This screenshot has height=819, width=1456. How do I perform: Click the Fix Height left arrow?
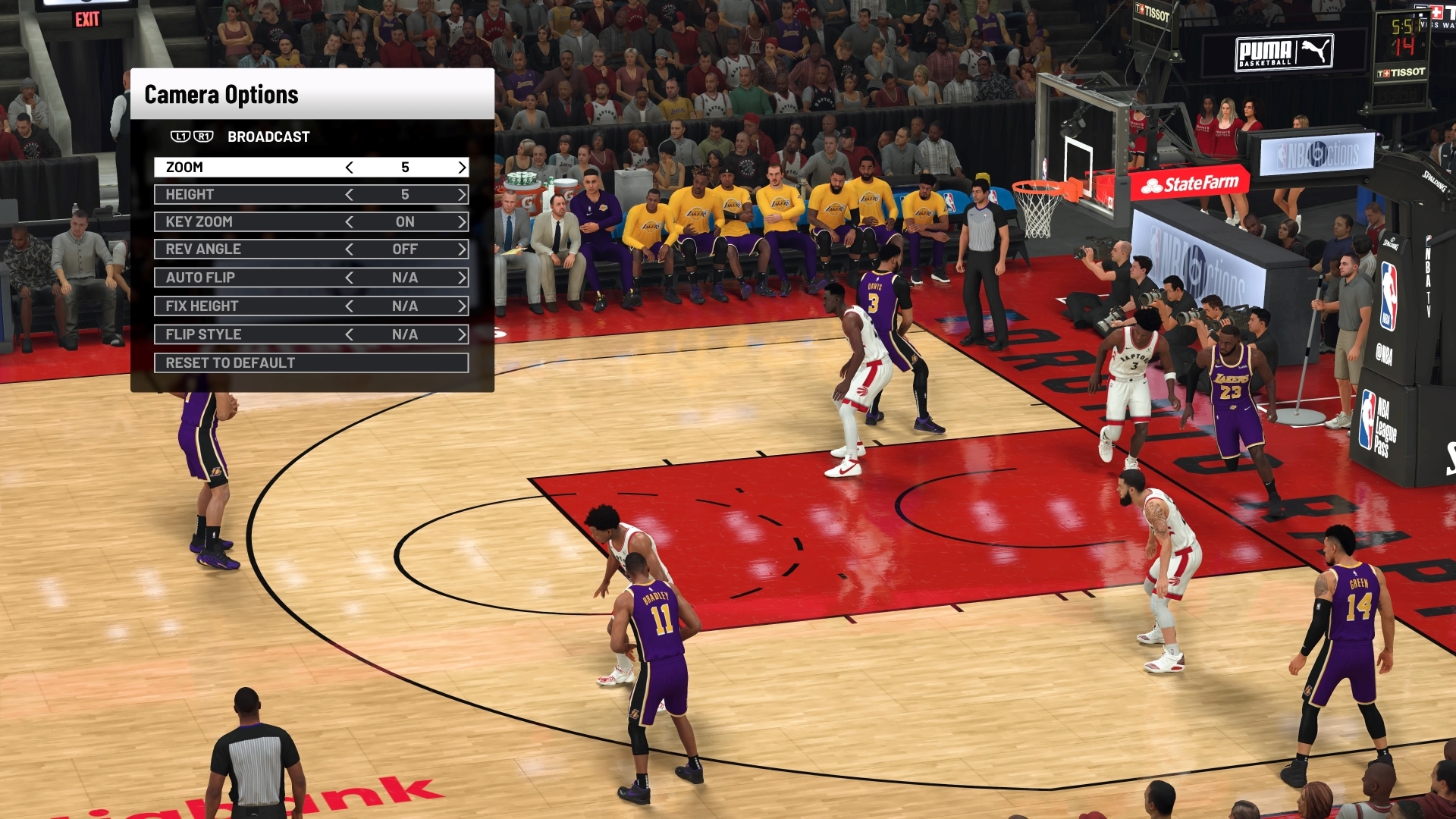[351, 306]
